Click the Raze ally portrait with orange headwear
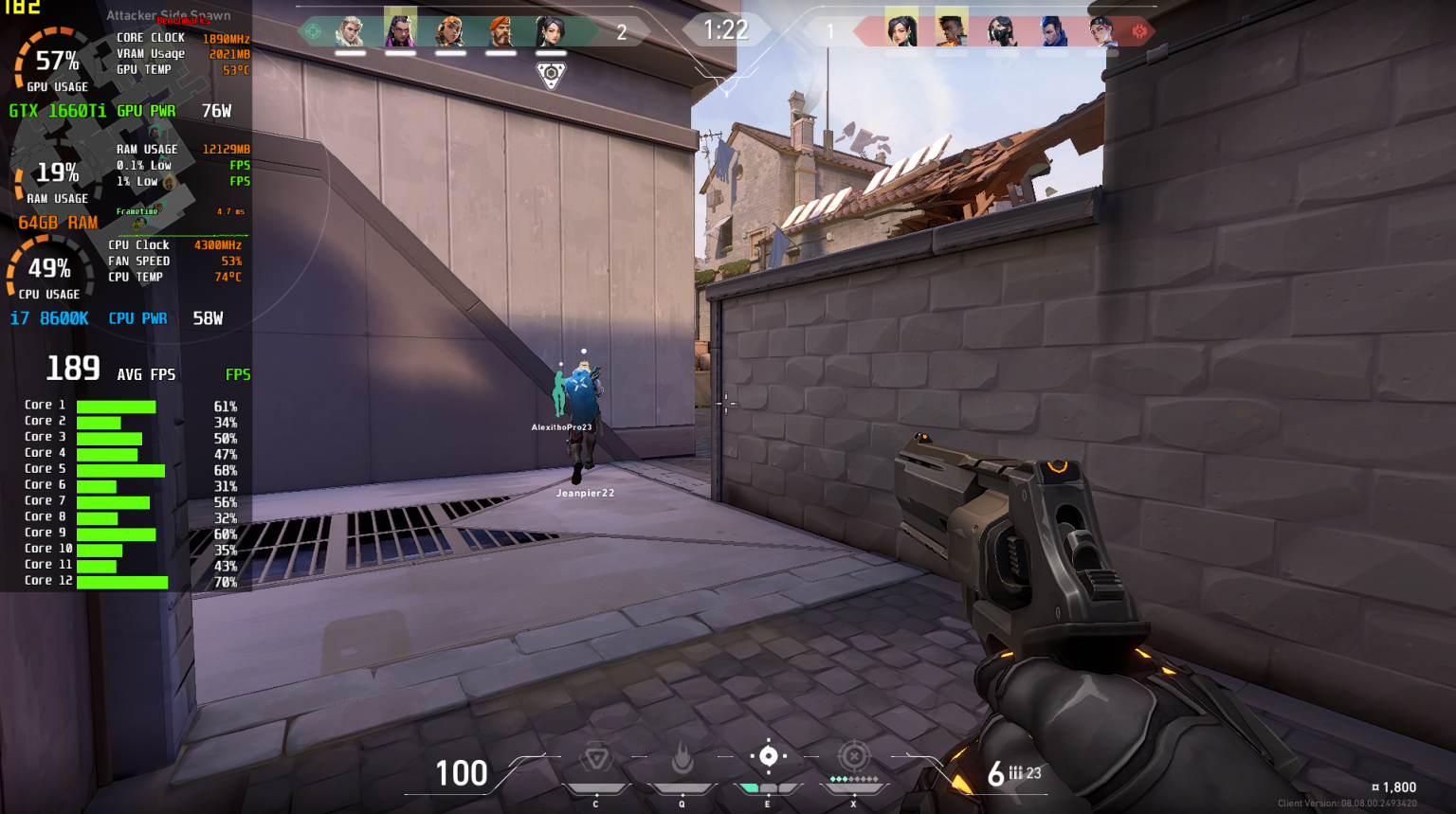Screen dimensions: 1456x814 (x=450, y=31)
